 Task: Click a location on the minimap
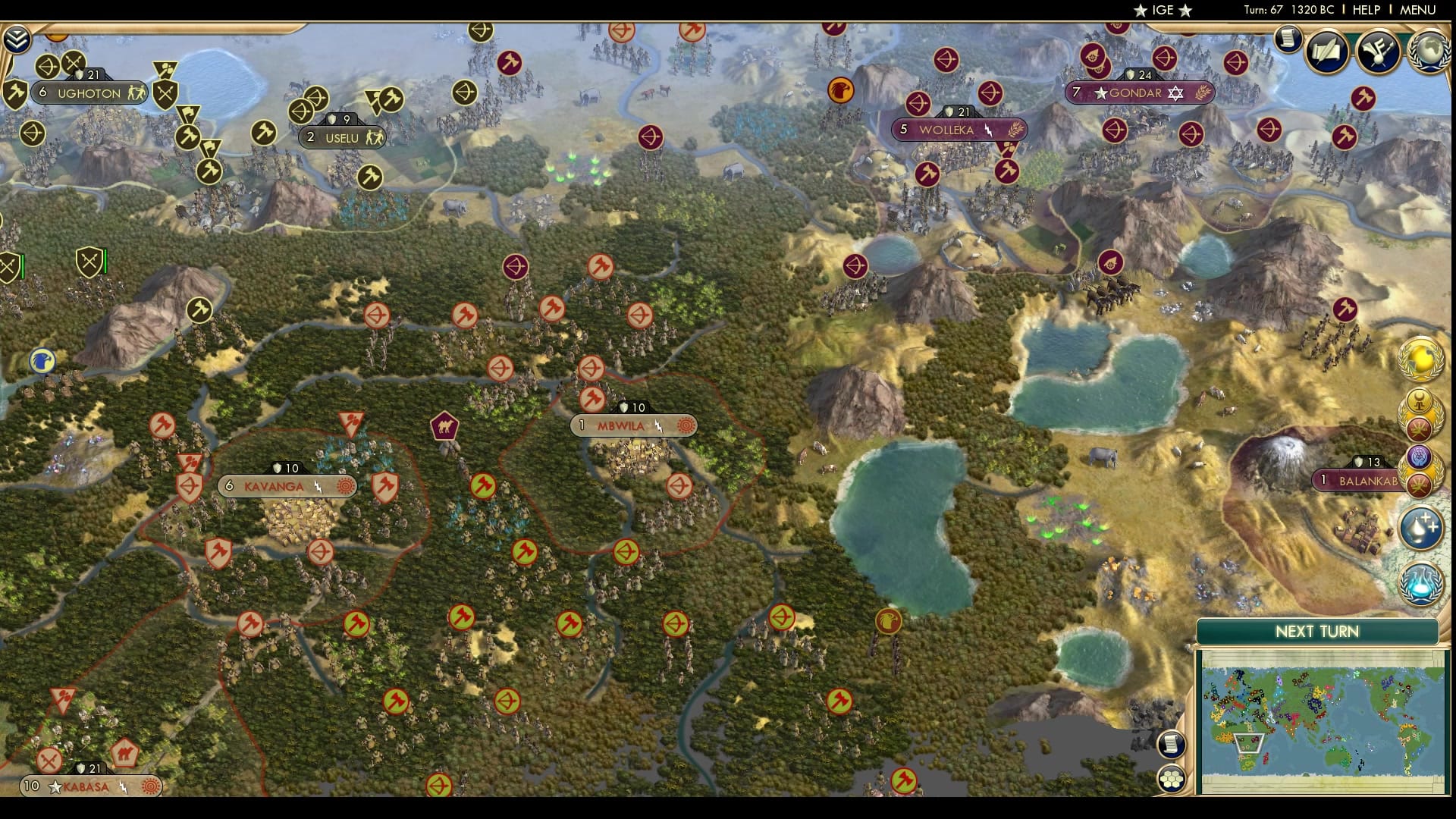tap(1319, 720)
